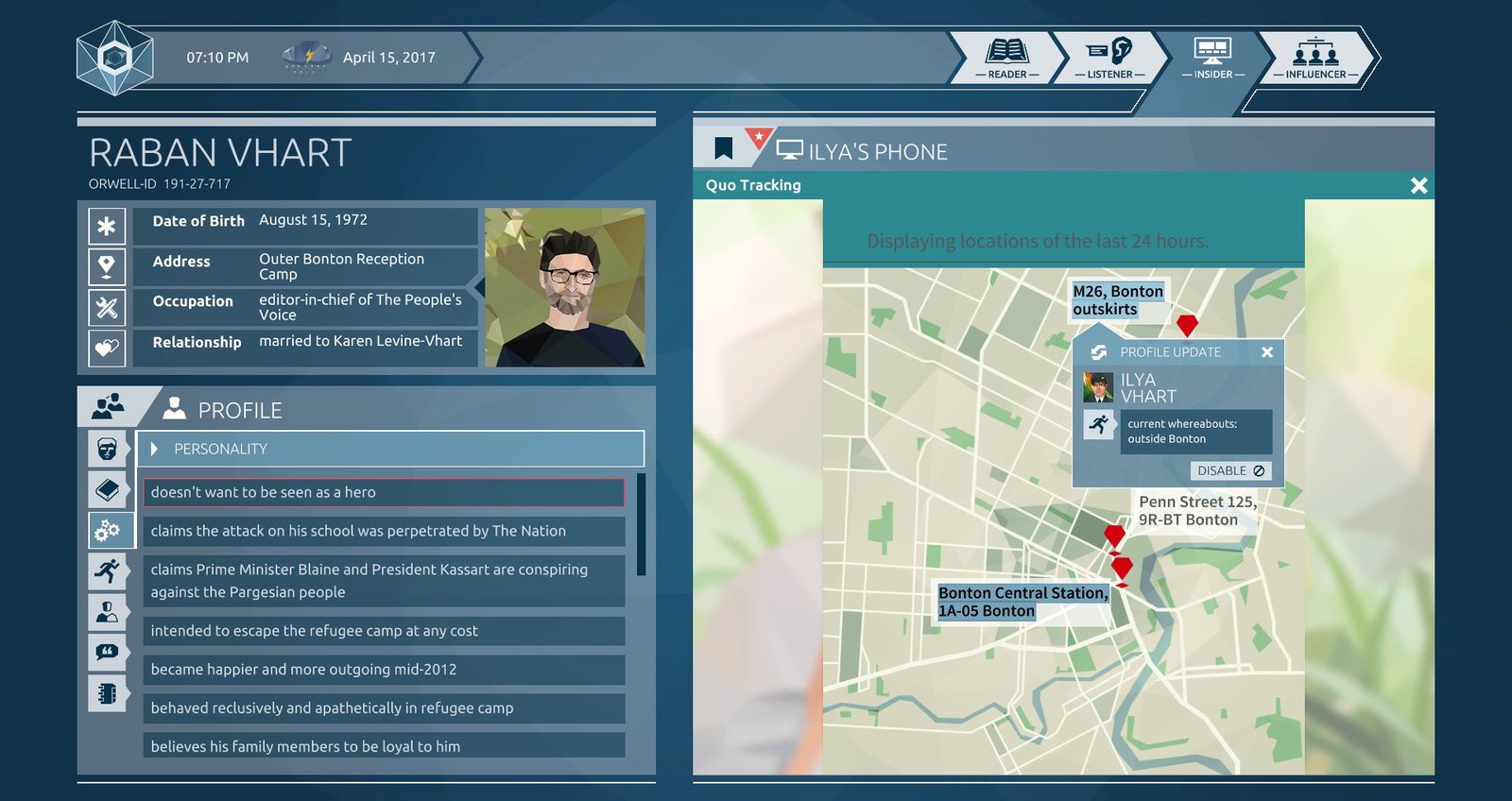Click the map marker at Bonton Central Station
This screenshot has width=1512, height=801.
point(1124,569)
